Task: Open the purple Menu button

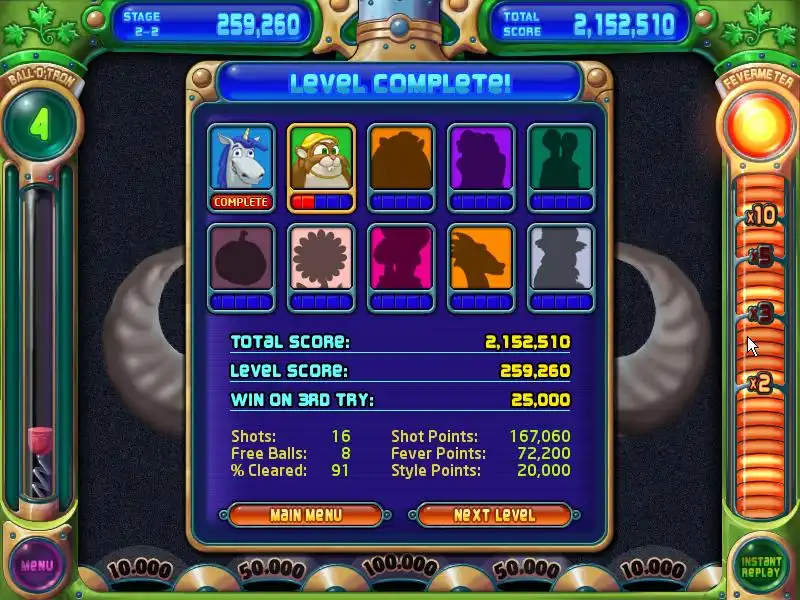Action: pyautogui.click(x=37, y=565)
